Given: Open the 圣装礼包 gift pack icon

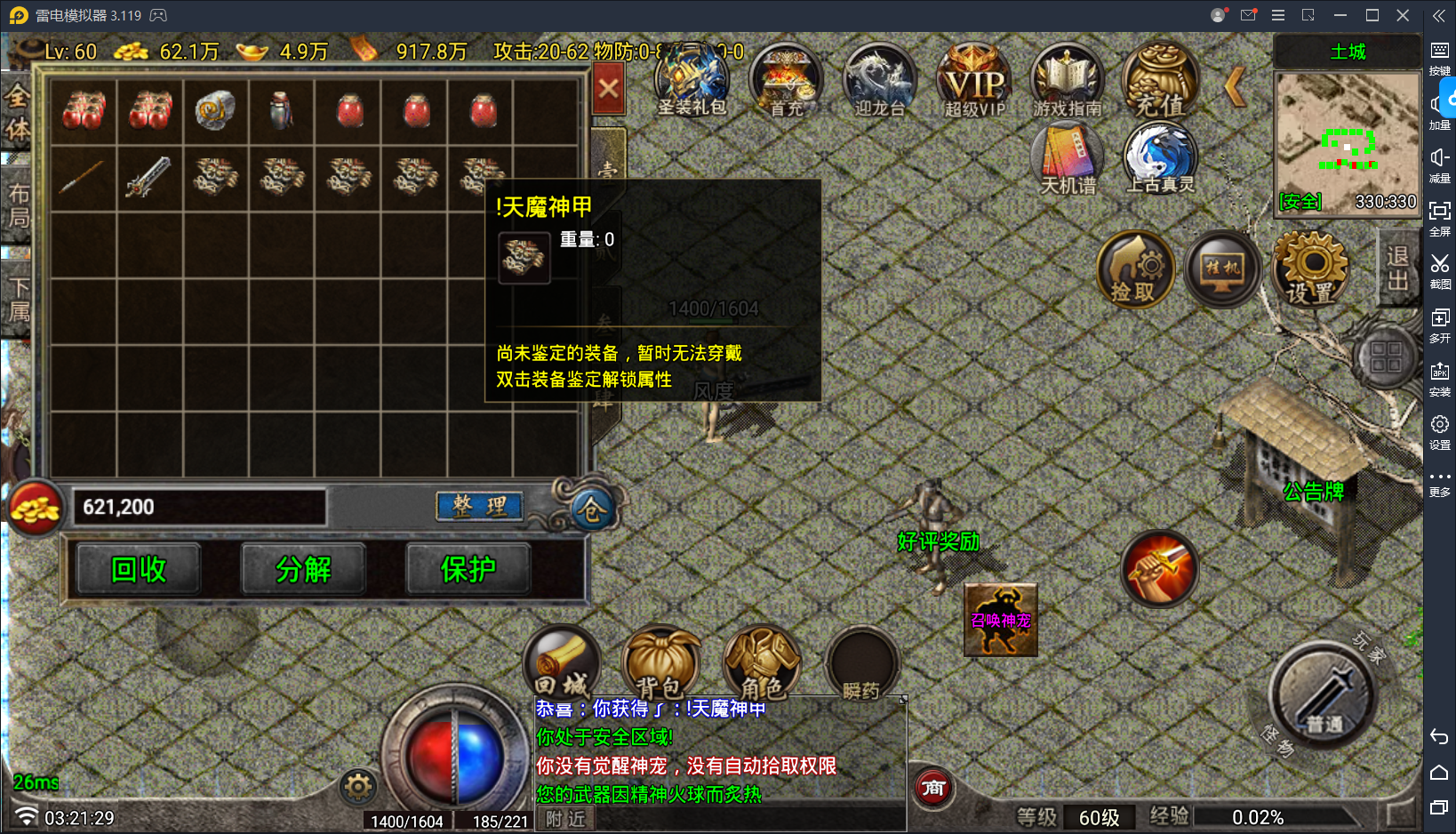Looking at the screenshot, I should coord(692,80).
